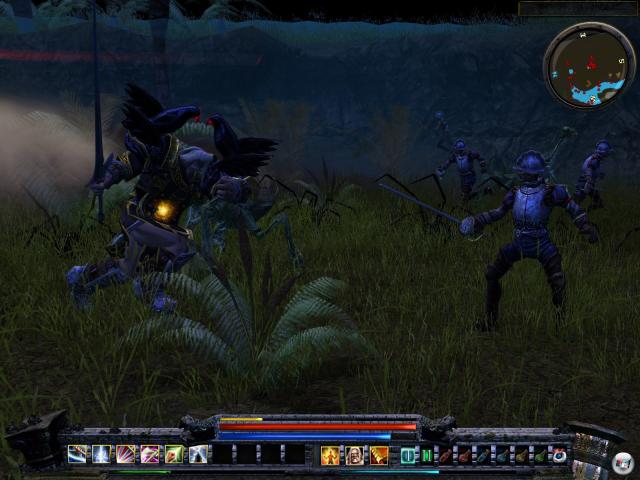The image size is (640, 480).
Task: Click the teal bracket icon on hotbar
Action: (x=408, y=456)
